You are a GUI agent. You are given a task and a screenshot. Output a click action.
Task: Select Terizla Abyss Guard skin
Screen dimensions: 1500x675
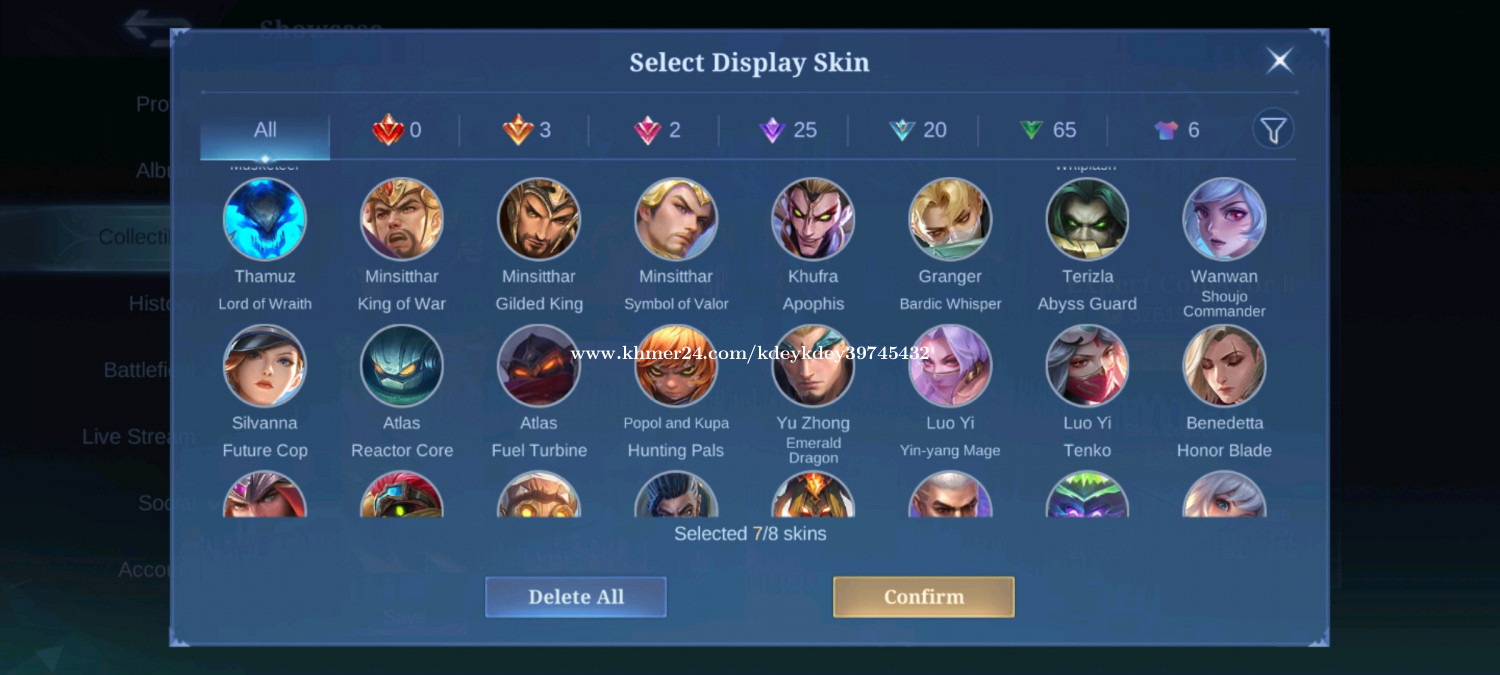click(1087, 219)
